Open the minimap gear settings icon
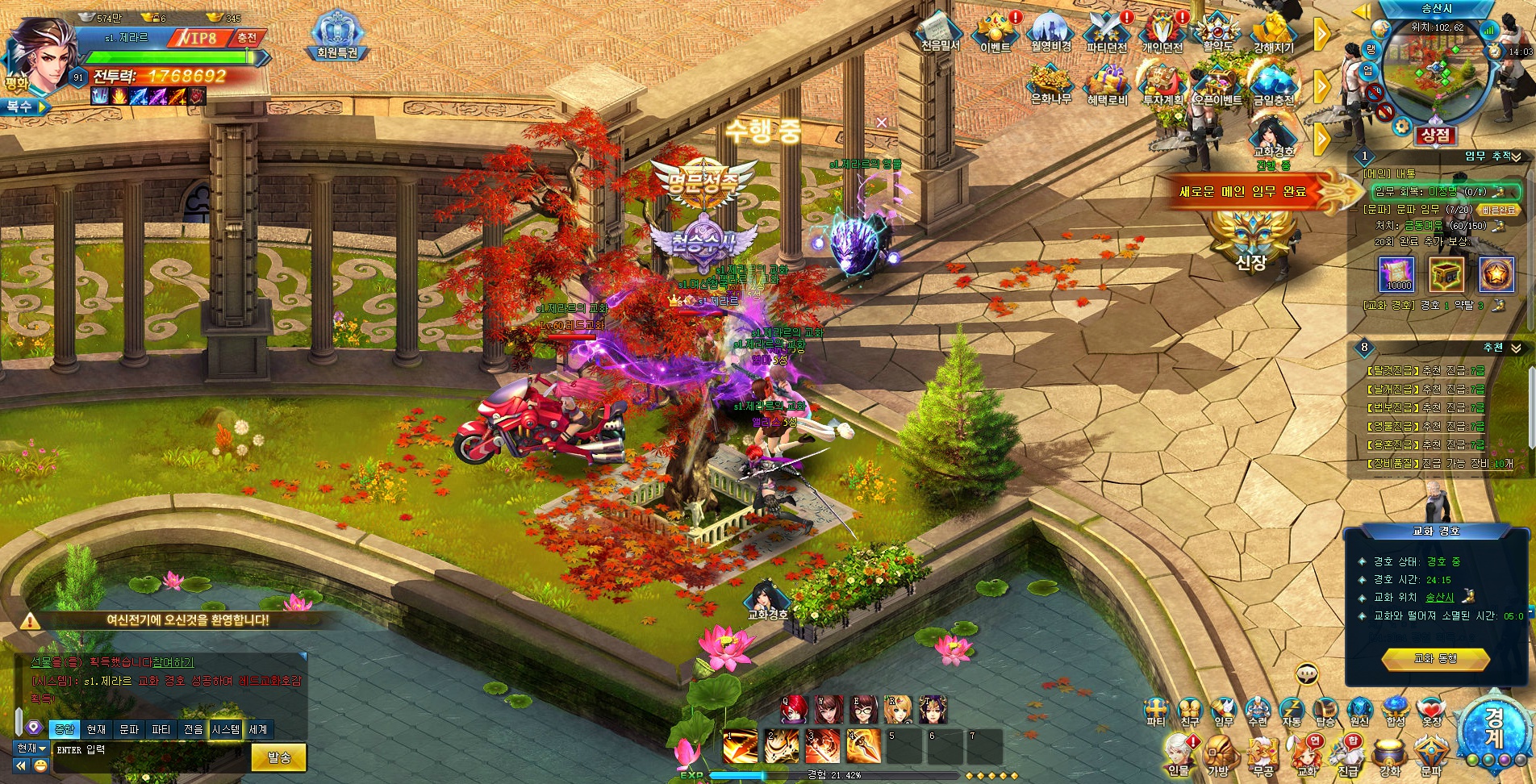This screenshot has height=784, width=1536. [1402, 126]
